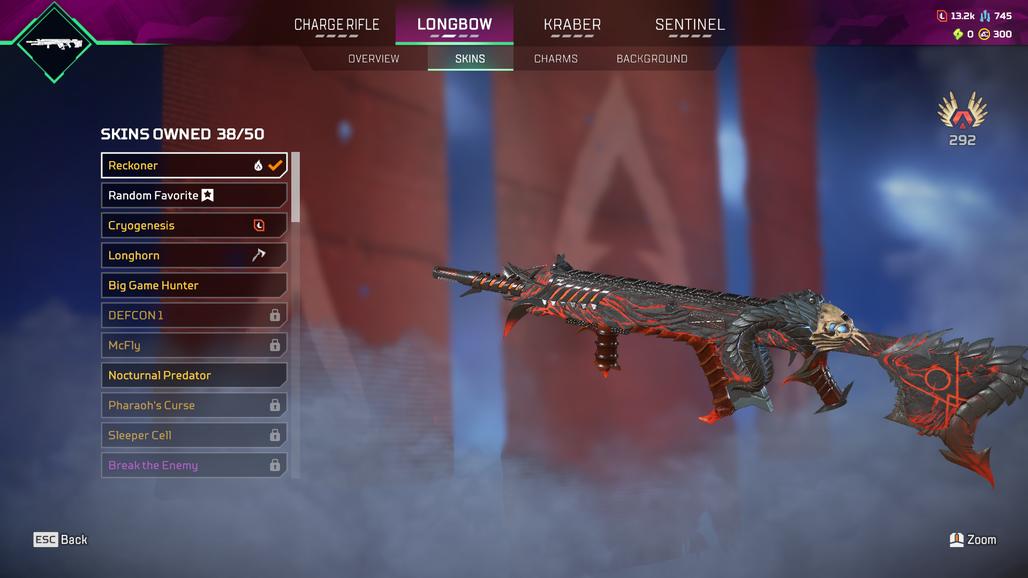Open the Sentinel weapon tab
The height and width of the screenshot is (578, 1028).
(x=689, y=25)
